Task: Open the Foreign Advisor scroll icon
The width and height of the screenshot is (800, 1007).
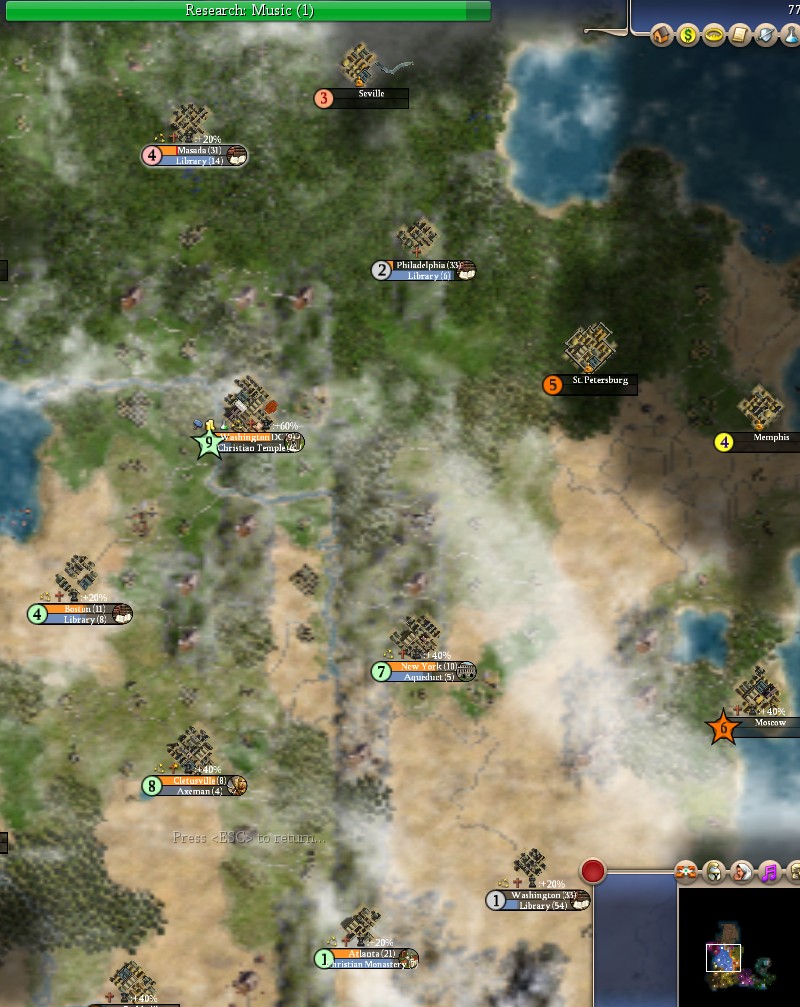Action: [x=739, y=36]
